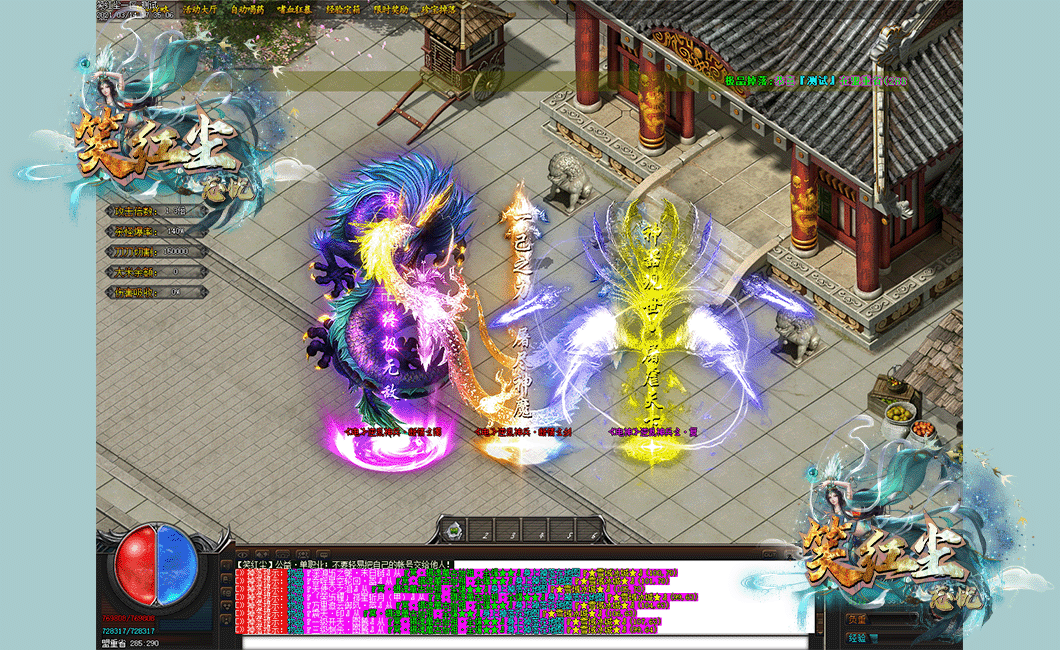Type in the chat input box
Viewport: 1060px width, 650px height.
520,642
